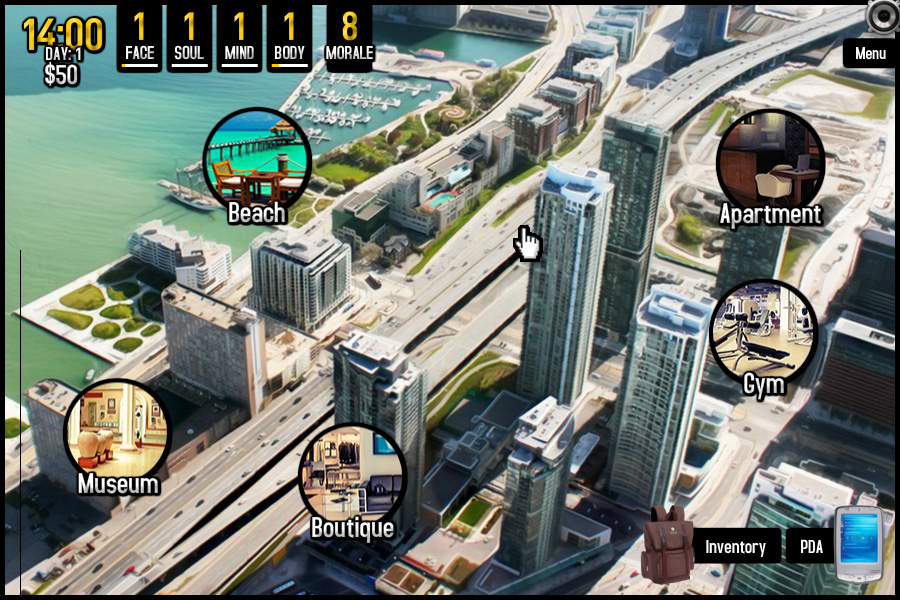Open the Inventory
The image size is (900, 600).
point(735,547)
